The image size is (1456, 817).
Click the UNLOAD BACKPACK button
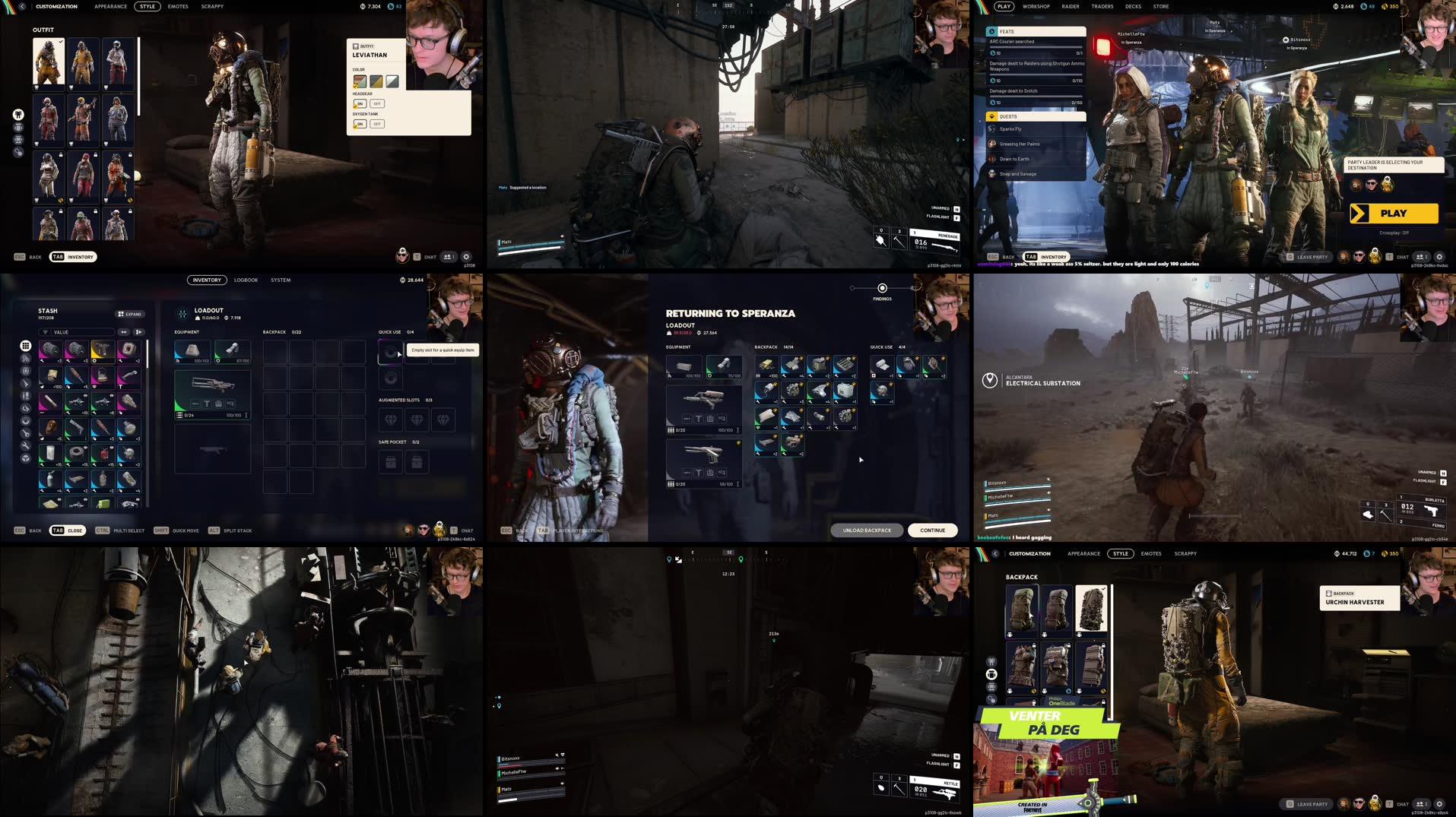866,530
